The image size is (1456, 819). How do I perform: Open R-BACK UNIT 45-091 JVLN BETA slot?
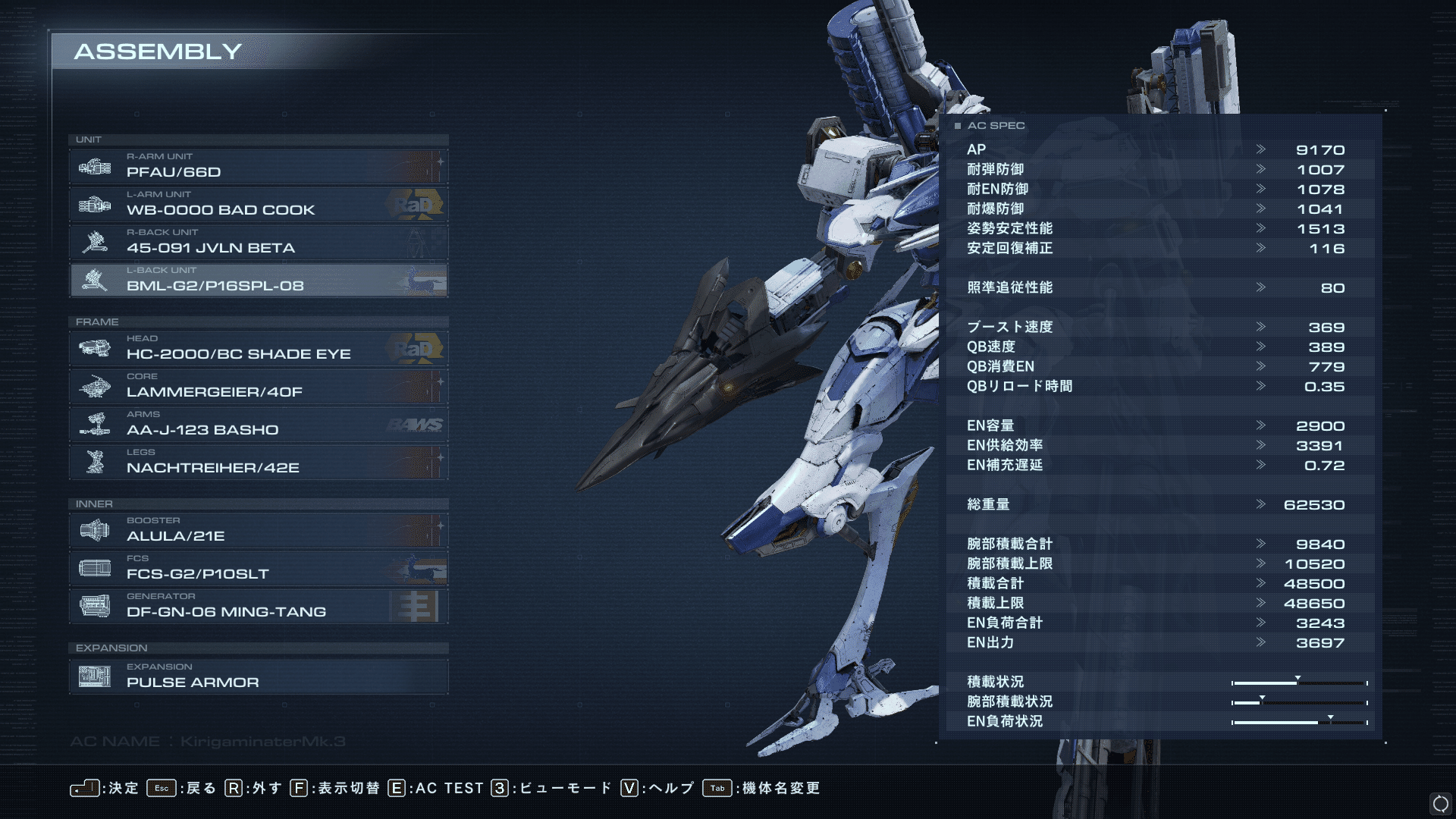pos(258,242)
